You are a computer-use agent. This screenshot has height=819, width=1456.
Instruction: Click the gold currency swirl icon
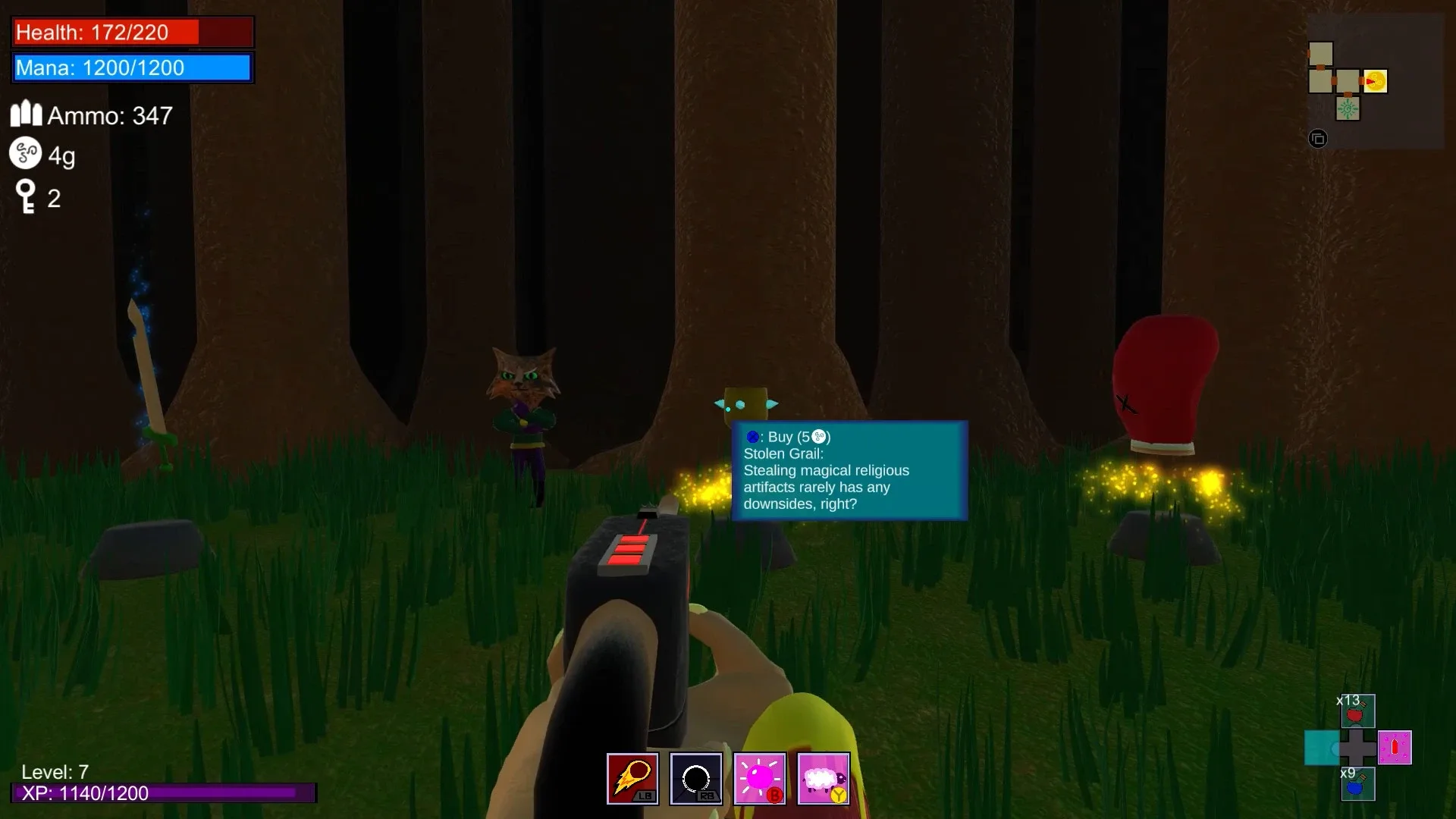24,154
